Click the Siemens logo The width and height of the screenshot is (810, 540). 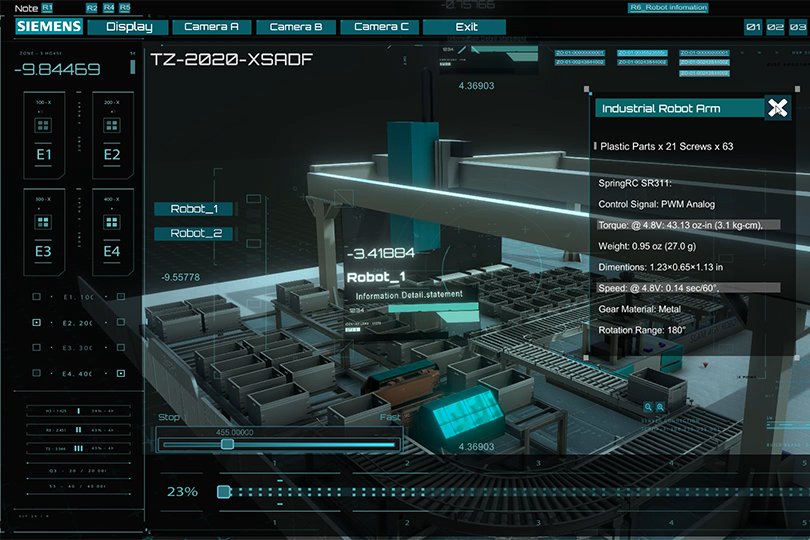tap(48, 27)
